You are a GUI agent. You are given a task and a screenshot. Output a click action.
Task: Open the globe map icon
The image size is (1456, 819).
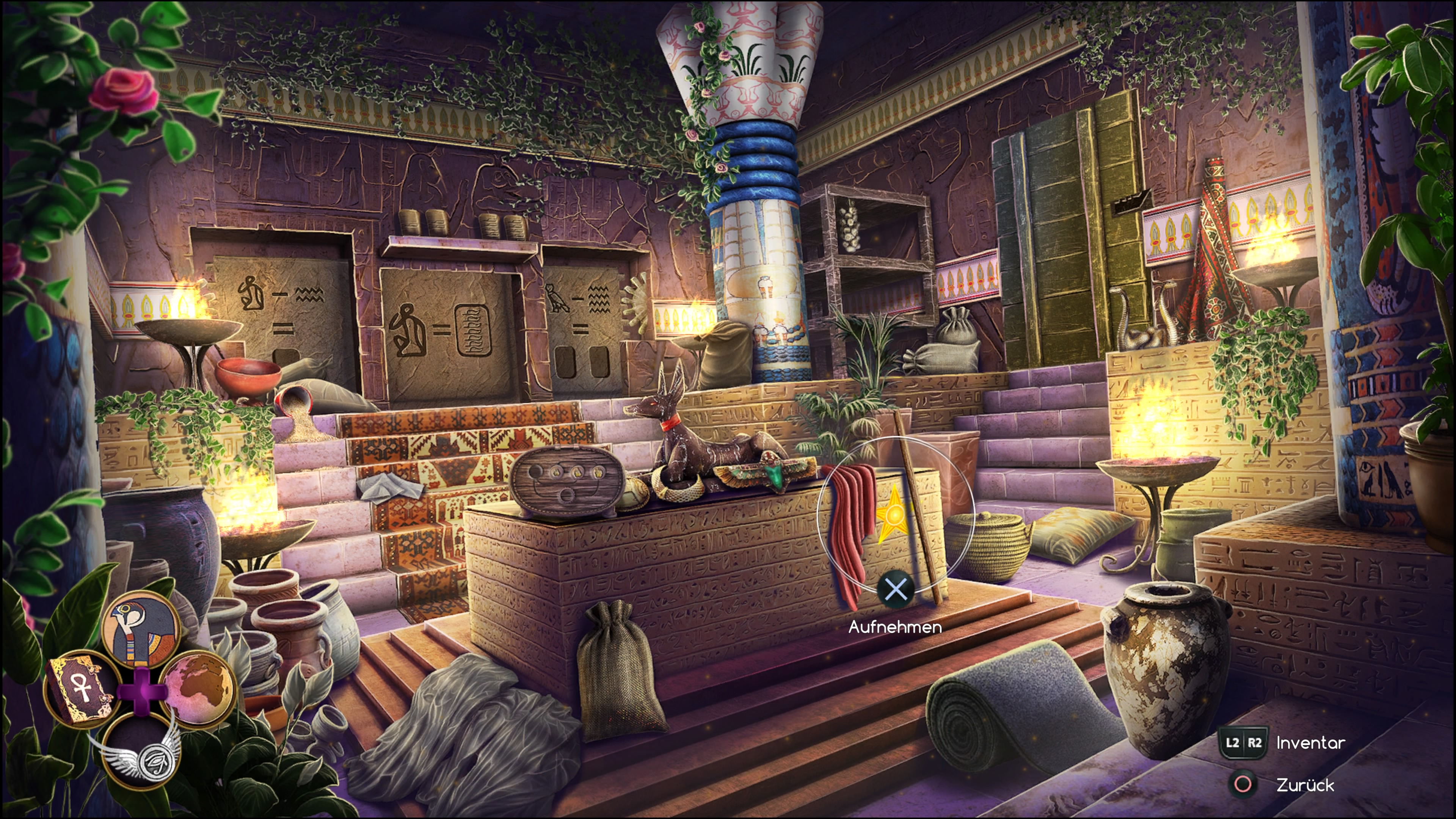coord(198,688)
